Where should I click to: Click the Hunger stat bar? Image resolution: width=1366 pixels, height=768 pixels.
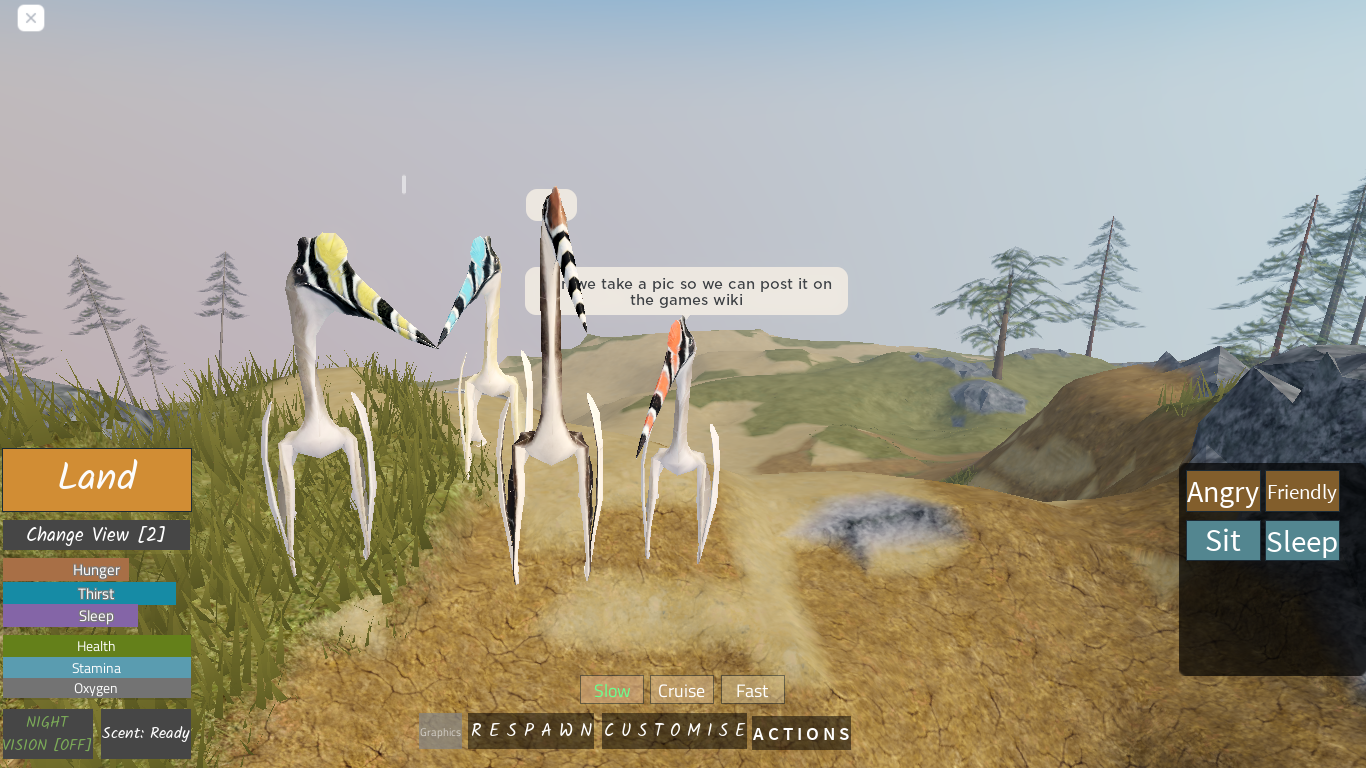(x=96, y=569)
